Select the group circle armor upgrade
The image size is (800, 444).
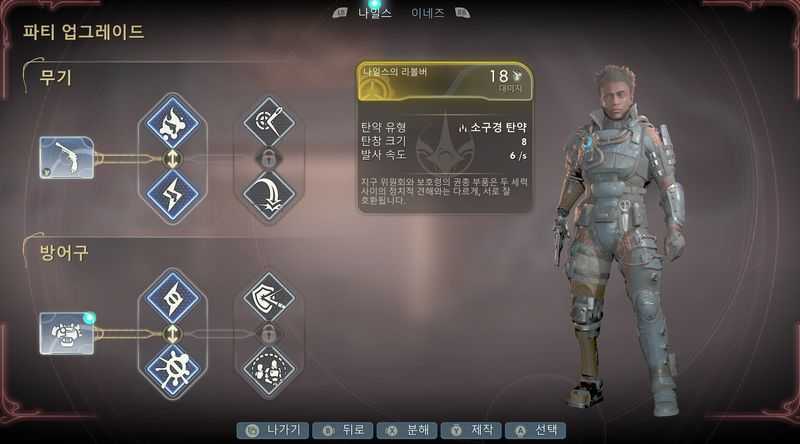[267, 366]
